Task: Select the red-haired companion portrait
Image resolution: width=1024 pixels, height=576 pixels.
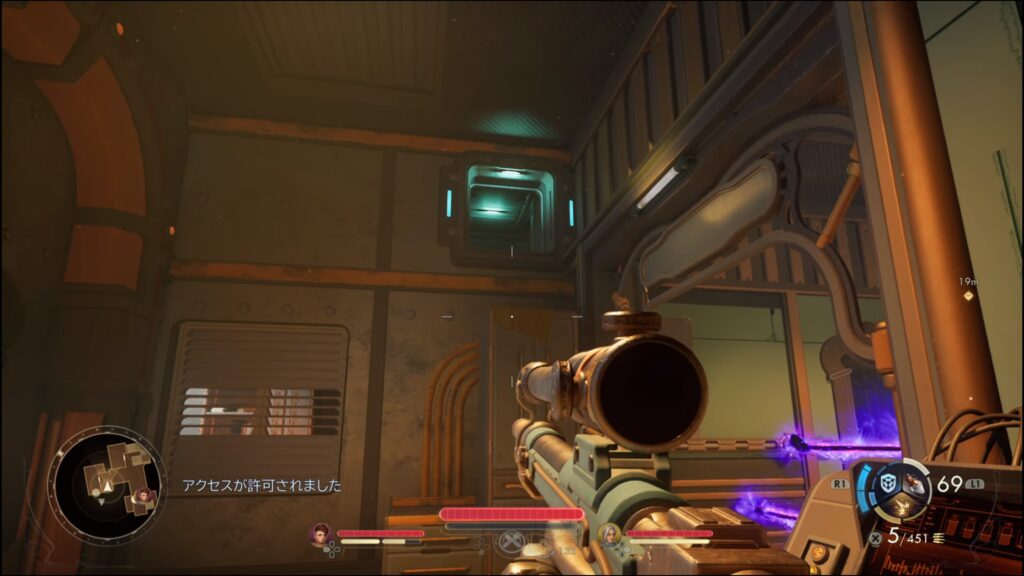Action: pos(321,534)
